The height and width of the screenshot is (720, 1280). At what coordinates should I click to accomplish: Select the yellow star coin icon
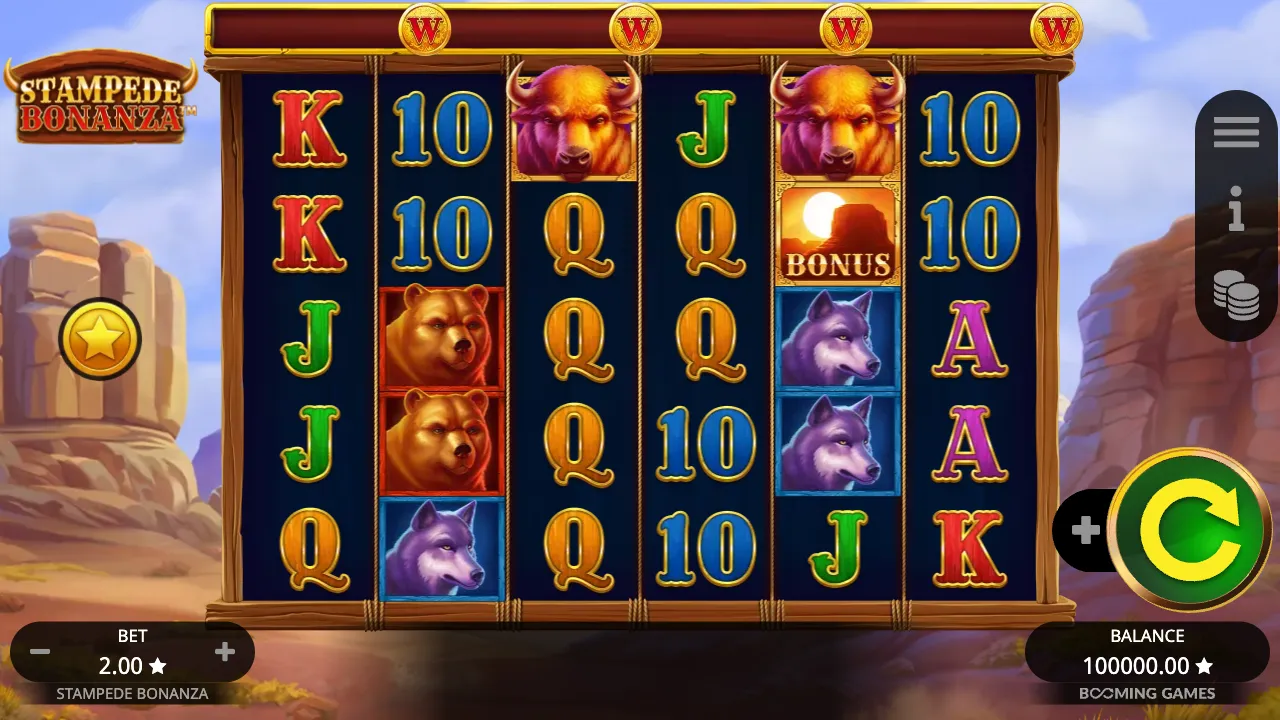tap(97, 338)
